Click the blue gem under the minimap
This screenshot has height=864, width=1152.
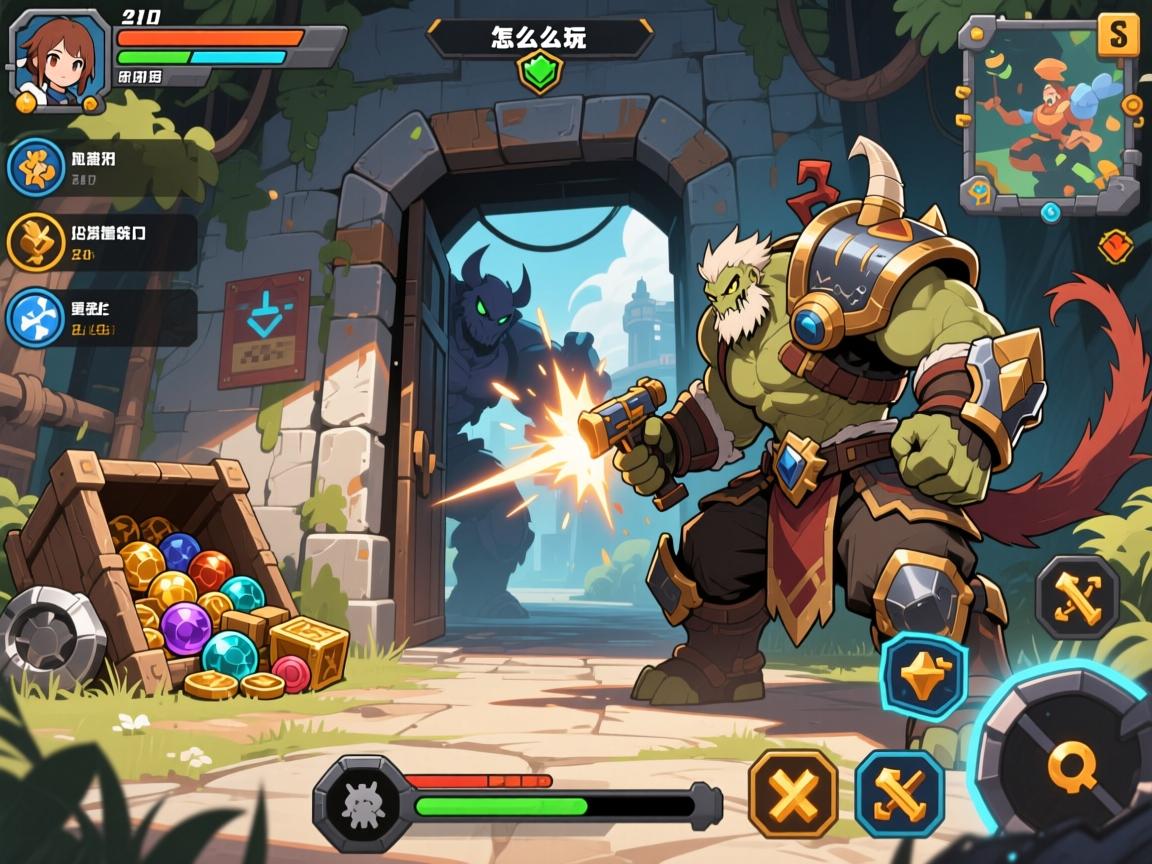1050,211
